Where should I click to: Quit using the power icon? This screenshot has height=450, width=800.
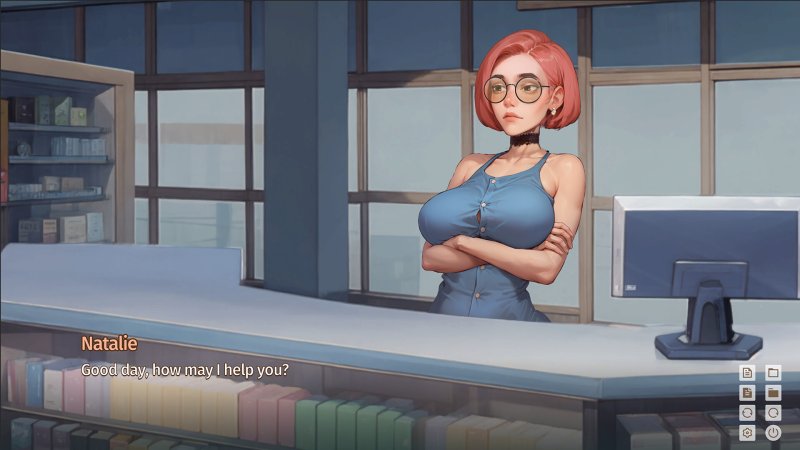pos(773,433)
